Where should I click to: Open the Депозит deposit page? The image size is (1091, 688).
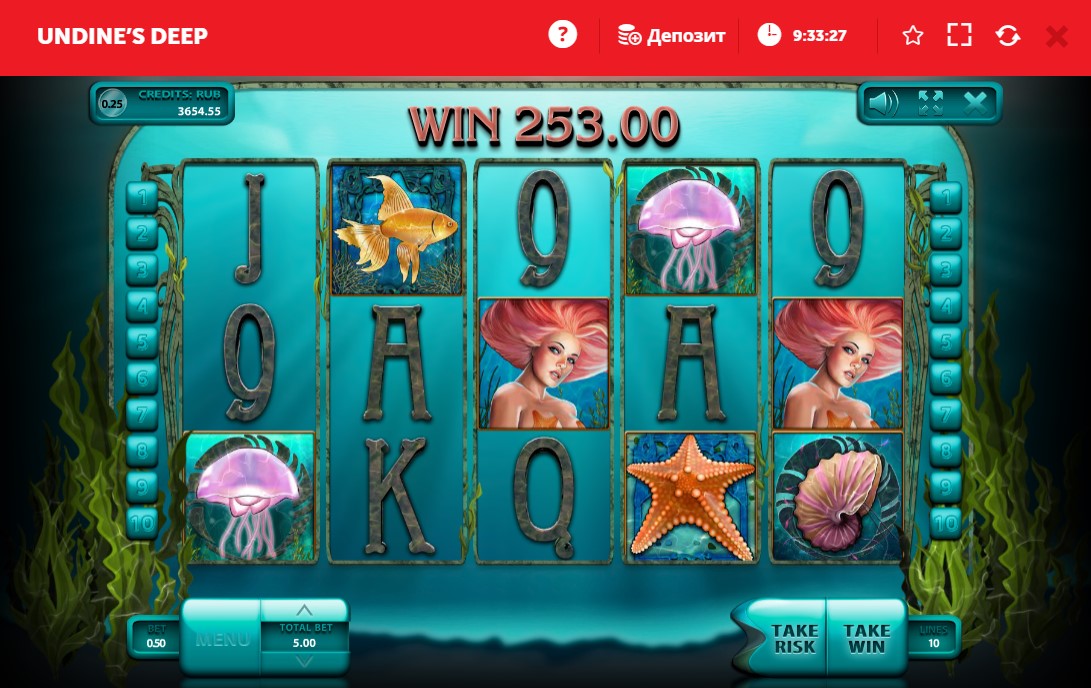[671, 36]
